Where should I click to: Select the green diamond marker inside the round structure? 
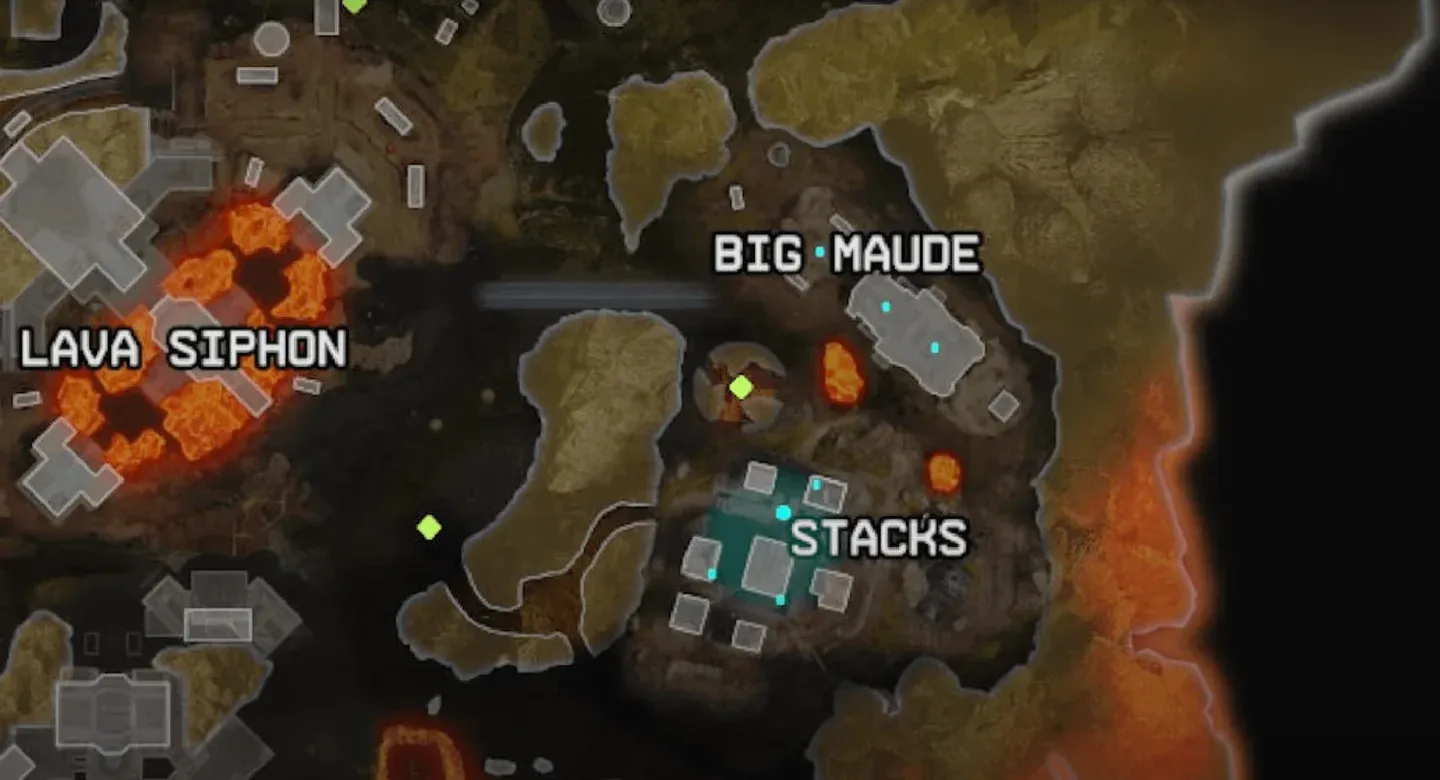(x=741, y=387)
